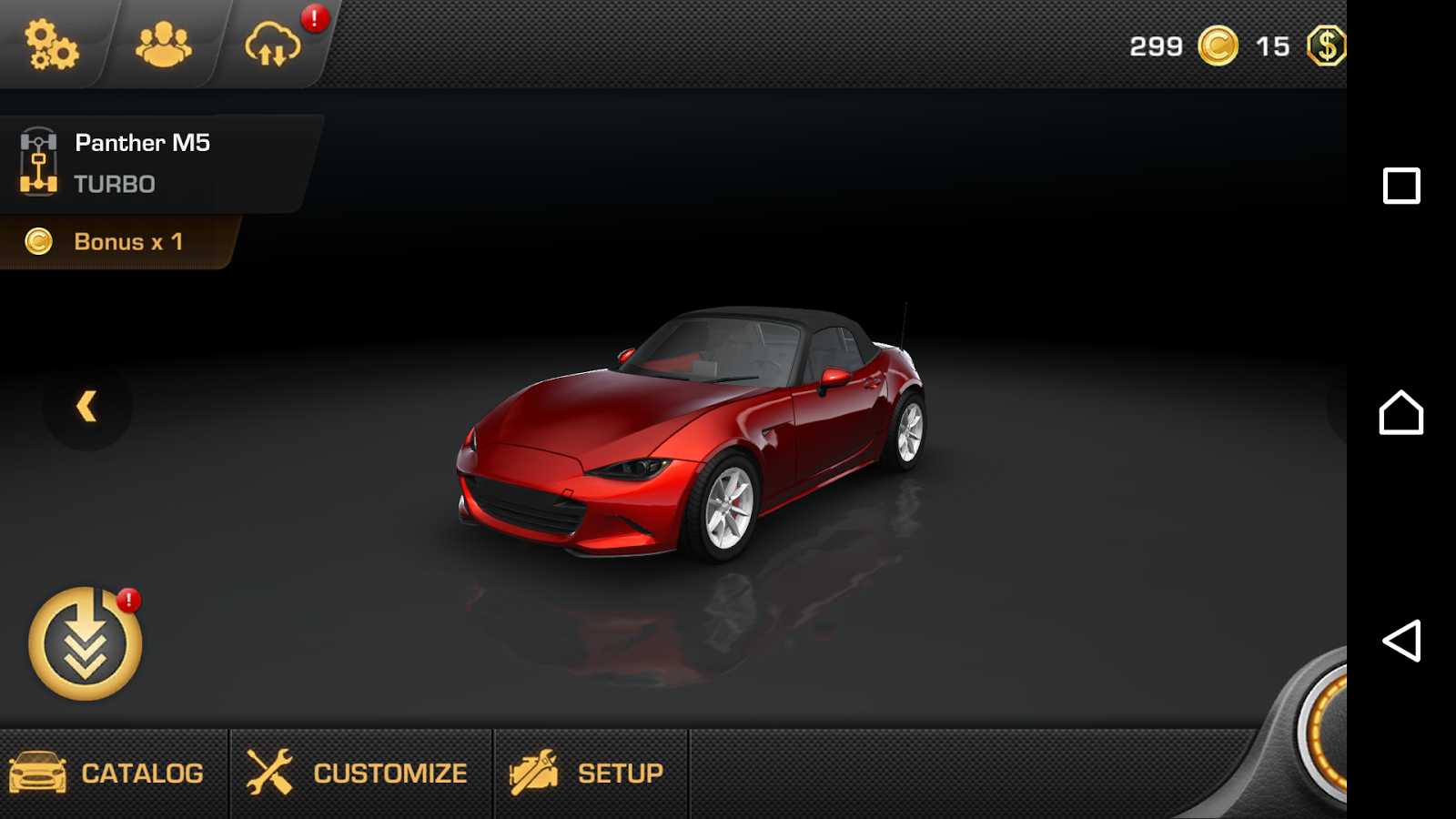Image resolution: width=1456 pixels, height=819 pixels.
Task: Tap the Catalog car icon
Action: [x=39, y=773]
